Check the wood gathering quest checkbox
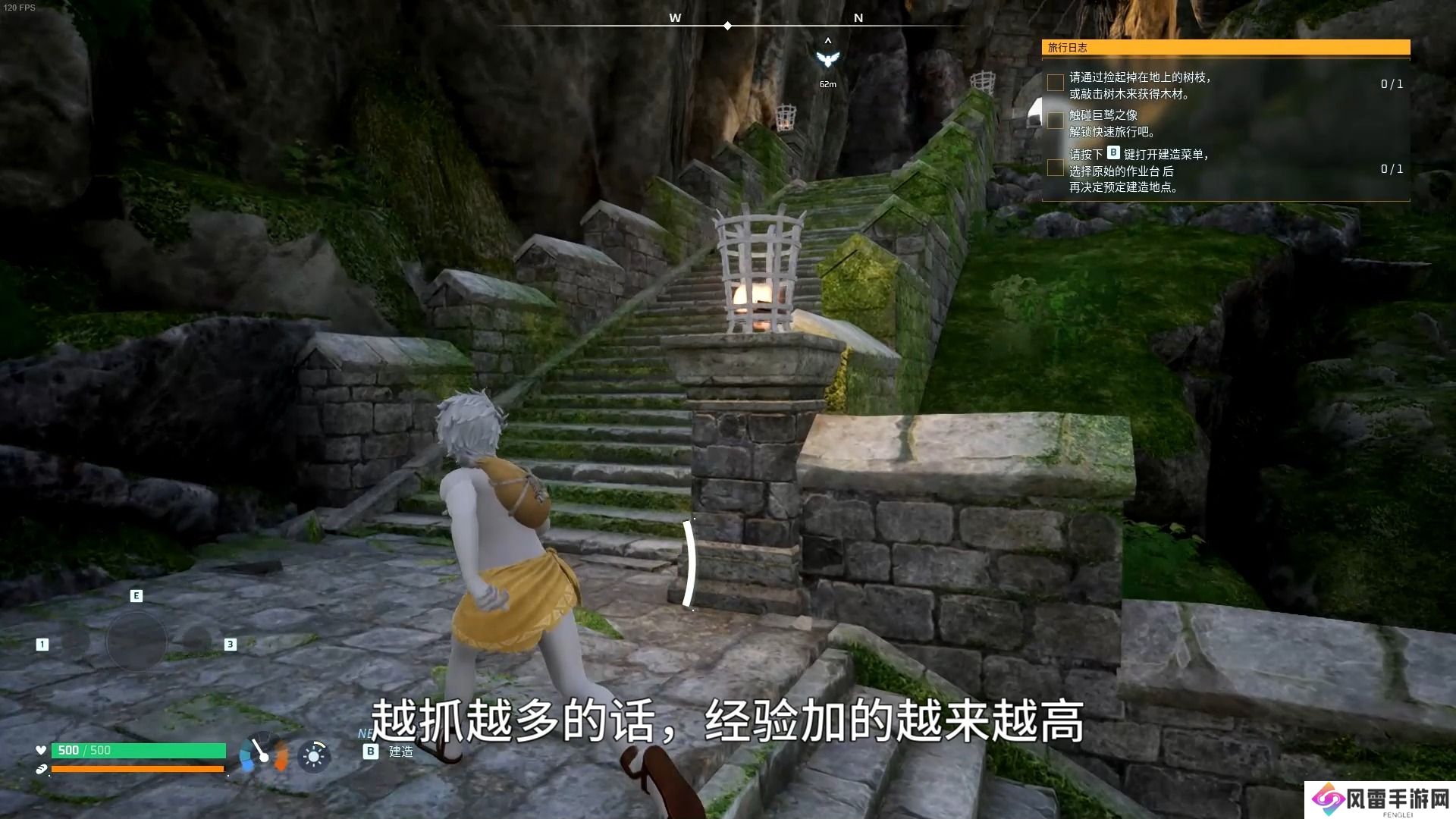Viewport: 1456px width, 819px height. click(1055, 82)
